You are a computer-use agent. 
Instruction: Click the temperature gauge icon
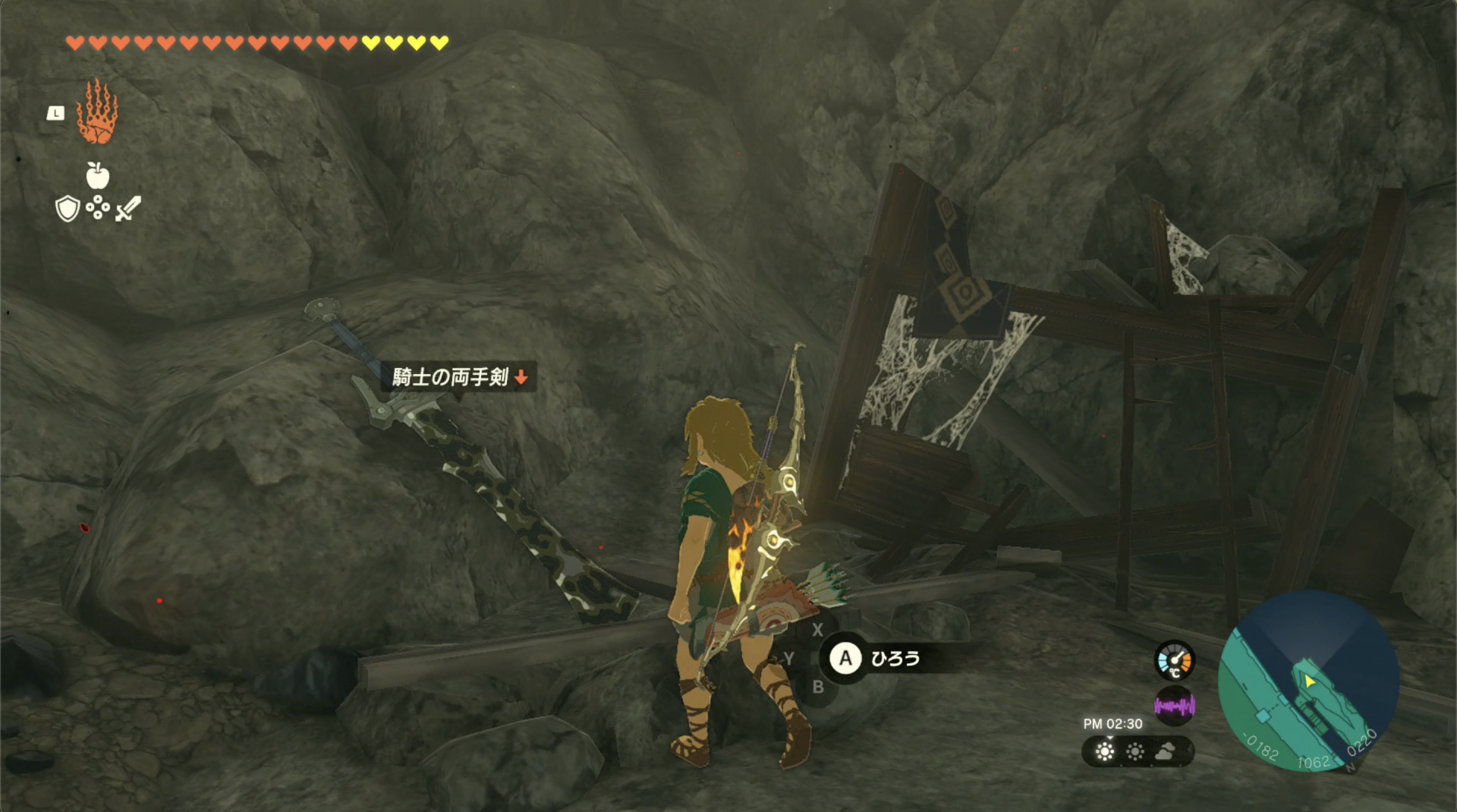click(x=1174, y=659)
